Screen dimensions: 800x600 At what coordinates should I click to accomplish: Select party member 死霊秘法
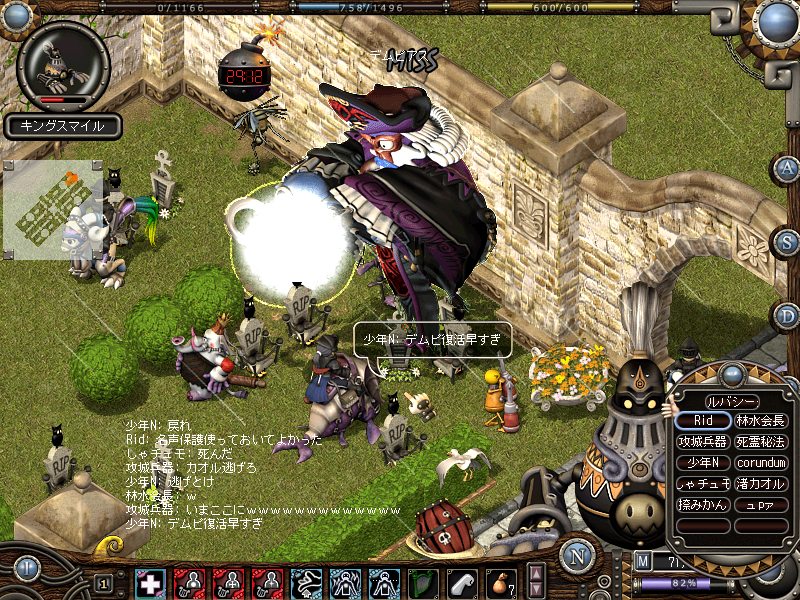[761, 442]
